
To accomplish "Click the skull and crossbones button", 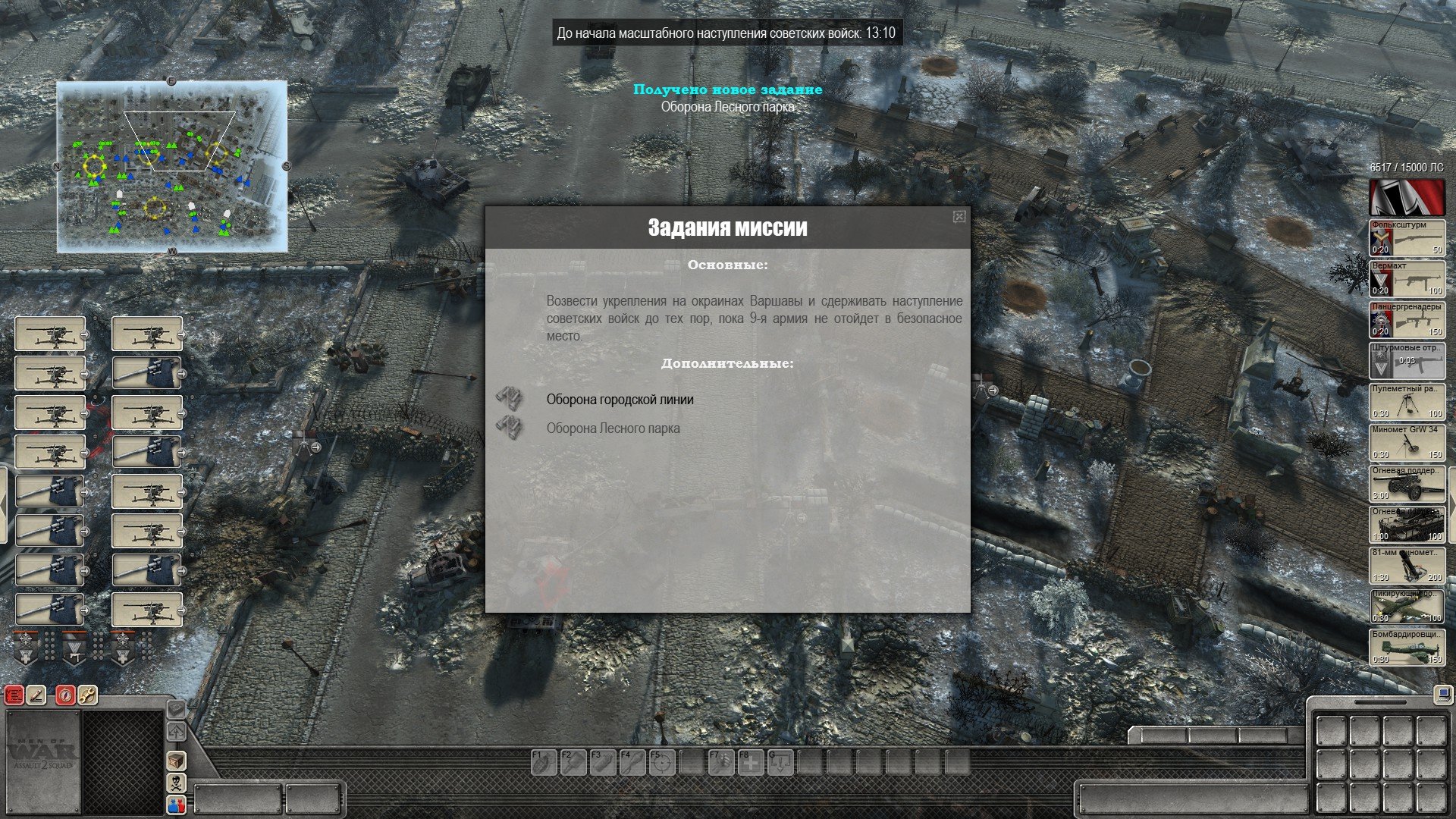I will click(x=176, y=783).
